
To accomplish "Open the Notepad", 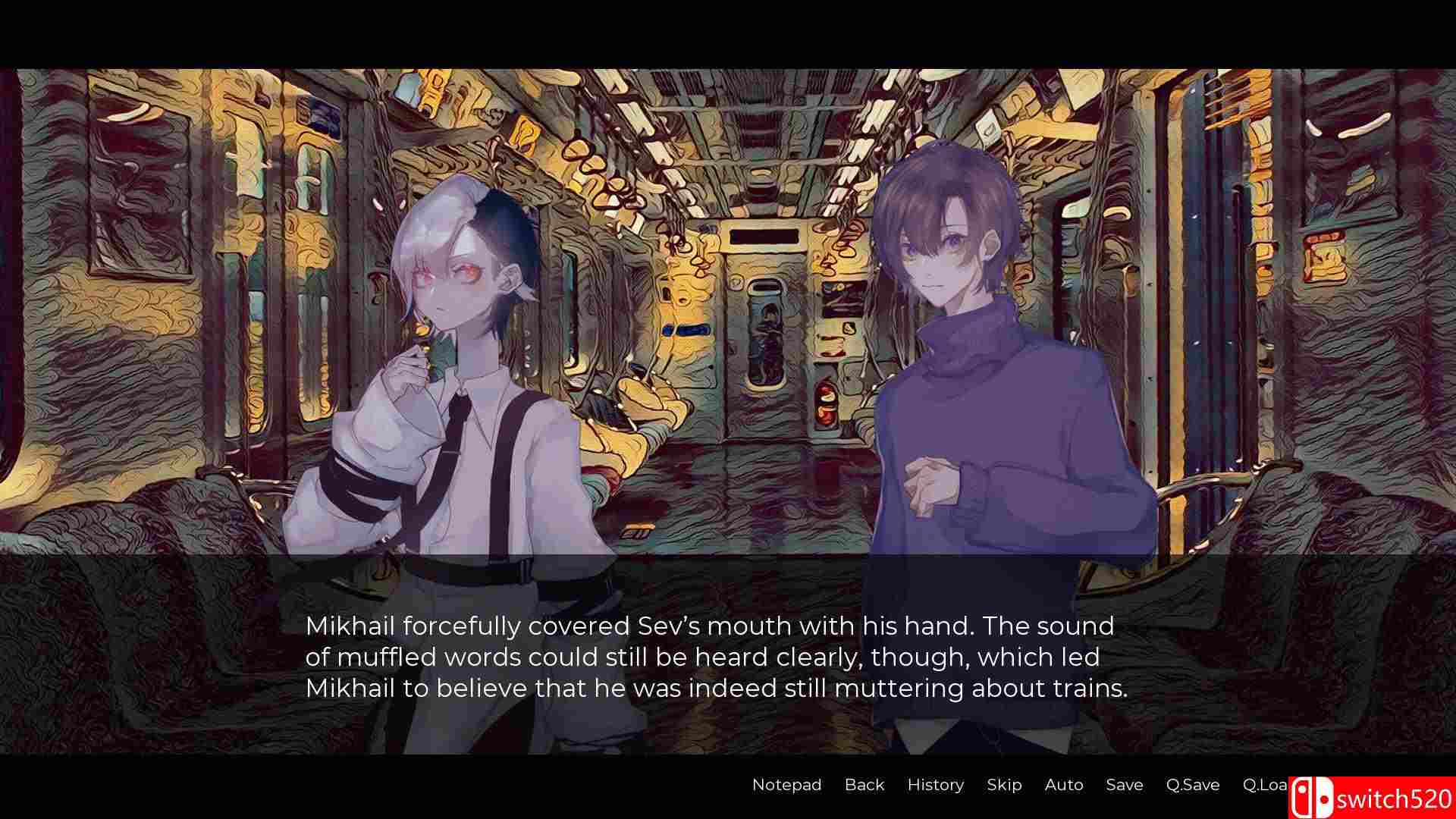I will [786, 785].
